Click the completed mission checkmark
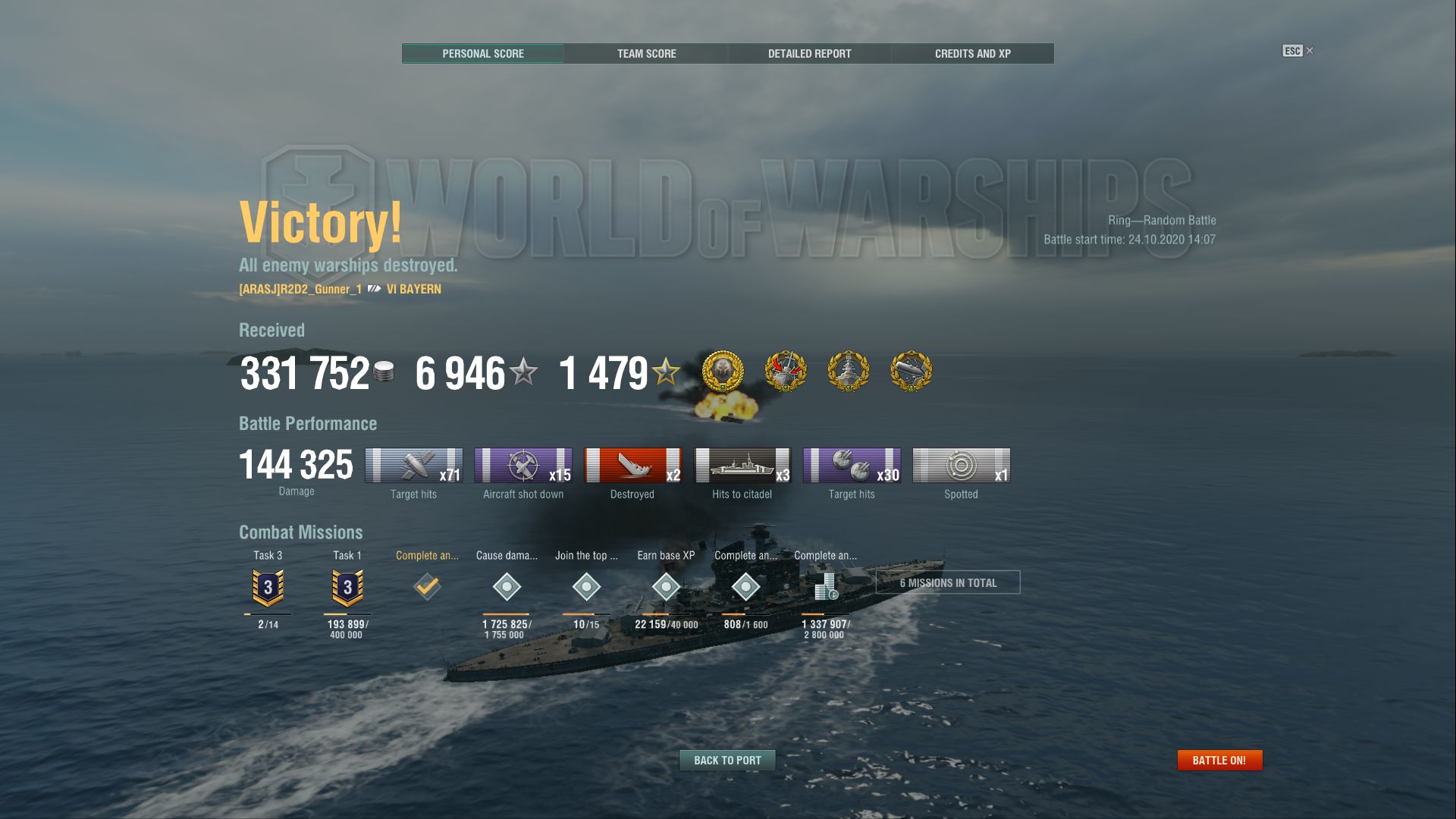The width and height of the screenshot is (1456, 819). (x=427, y=586)
